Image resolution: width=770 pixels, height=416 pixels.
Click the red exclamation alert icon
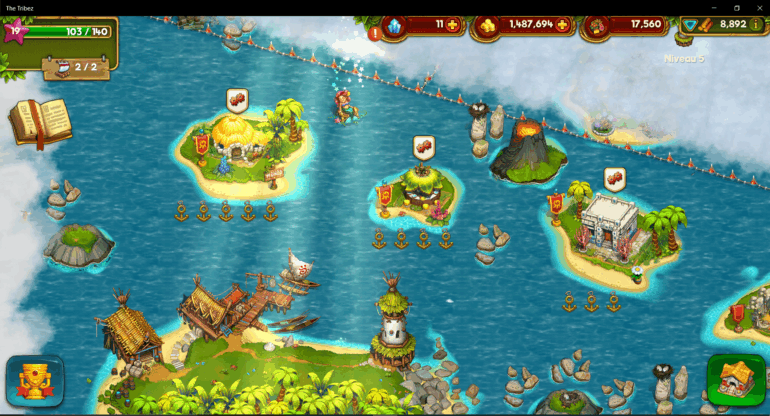[375, 33]
